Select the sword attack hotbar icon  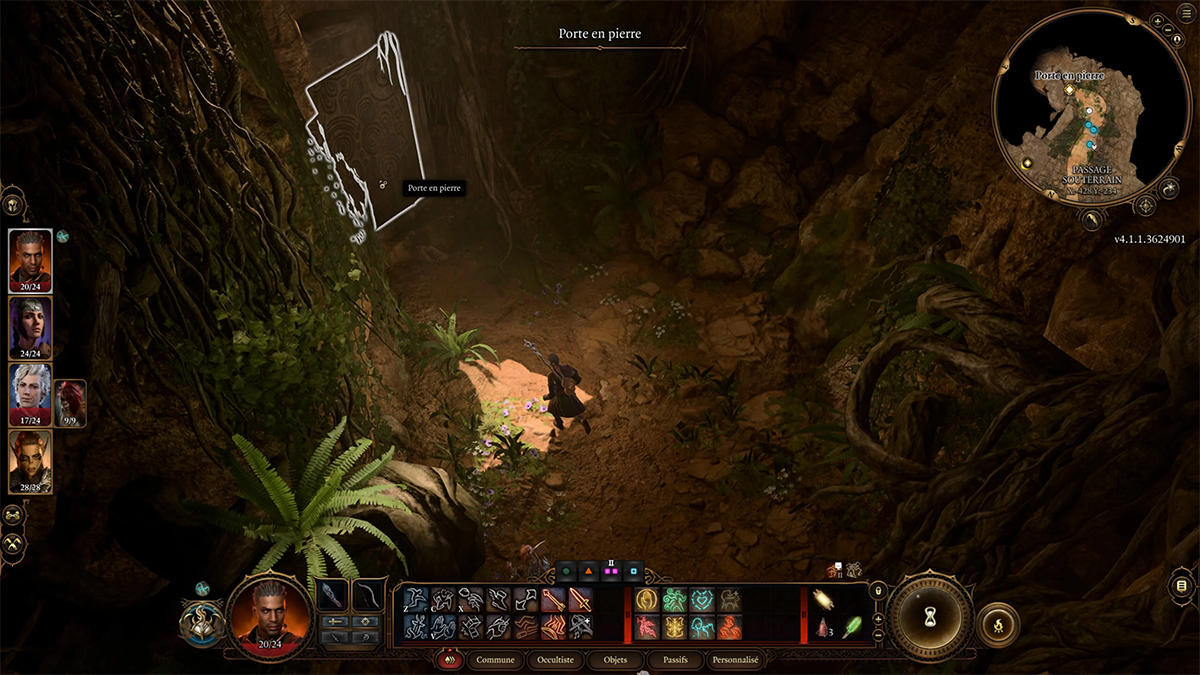tap(580, 600)
